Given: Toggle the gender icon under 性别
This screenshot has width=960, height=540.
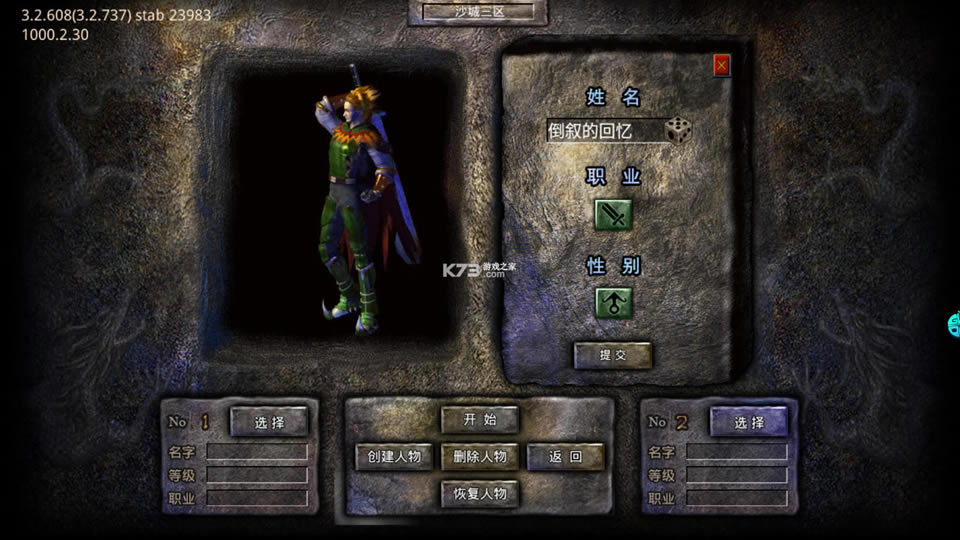Looking at the screenshot, I should pos(613,302).
